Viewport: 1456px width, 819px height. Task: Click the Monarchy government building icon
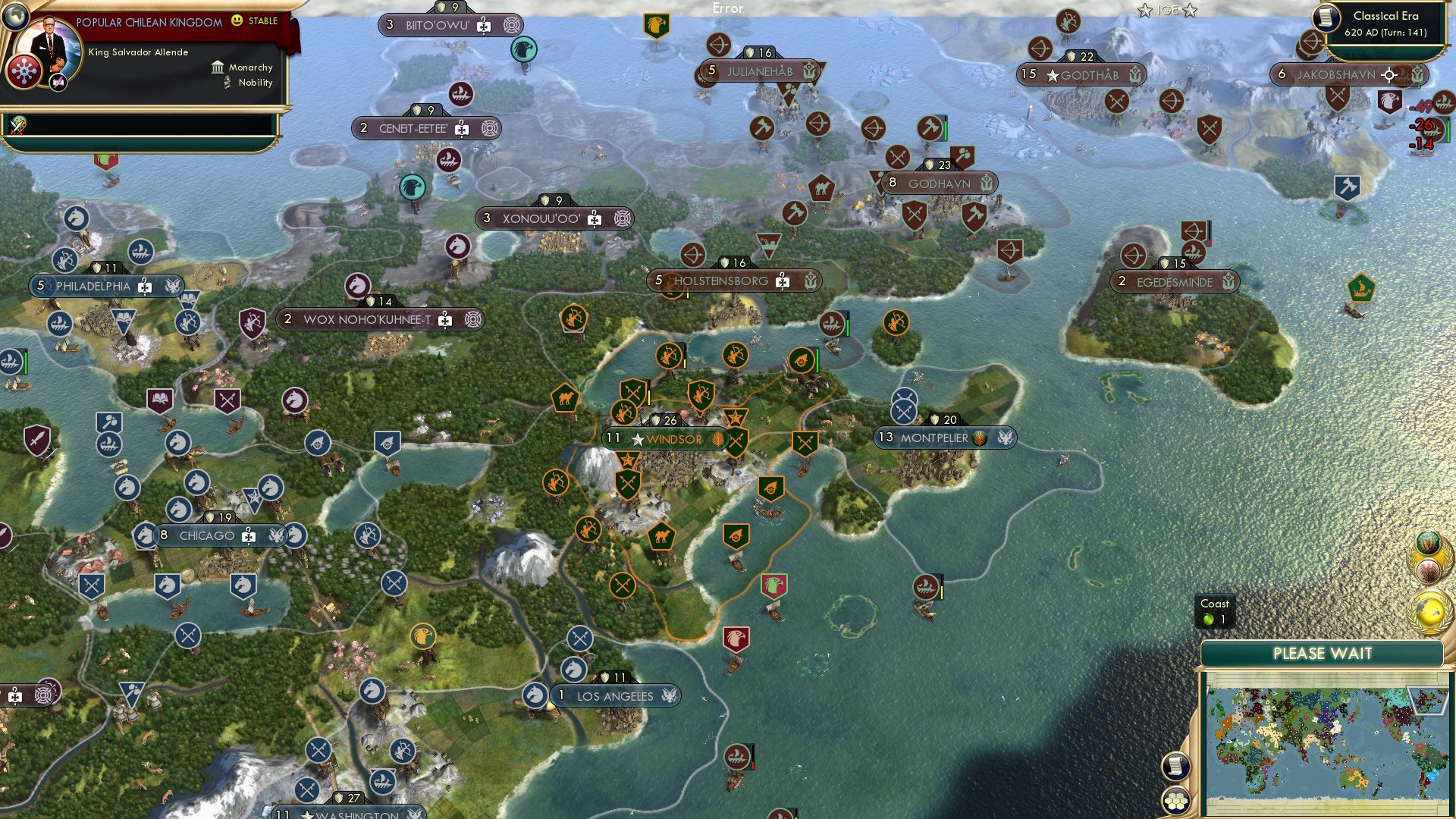click(x=217, y=67)
